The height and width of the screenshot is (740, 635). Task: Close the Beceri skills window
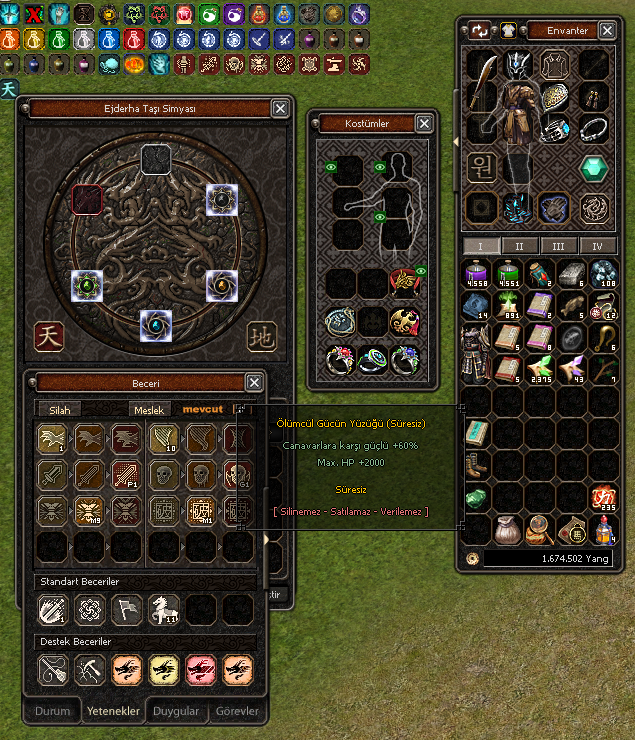click(x=254, y=382)
